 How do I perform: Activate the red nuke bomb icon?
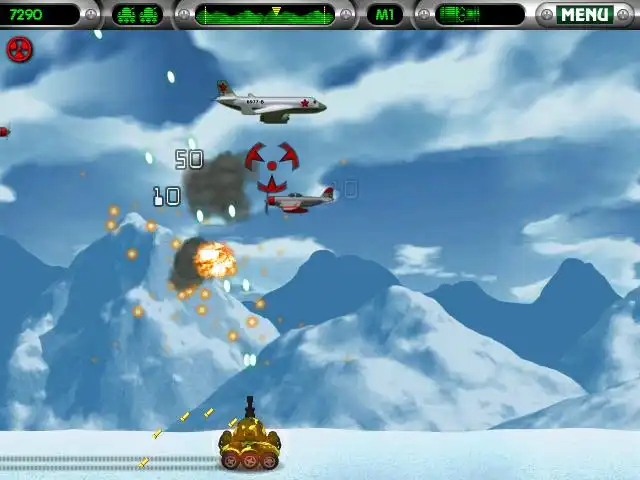click(x=19, y=49)
